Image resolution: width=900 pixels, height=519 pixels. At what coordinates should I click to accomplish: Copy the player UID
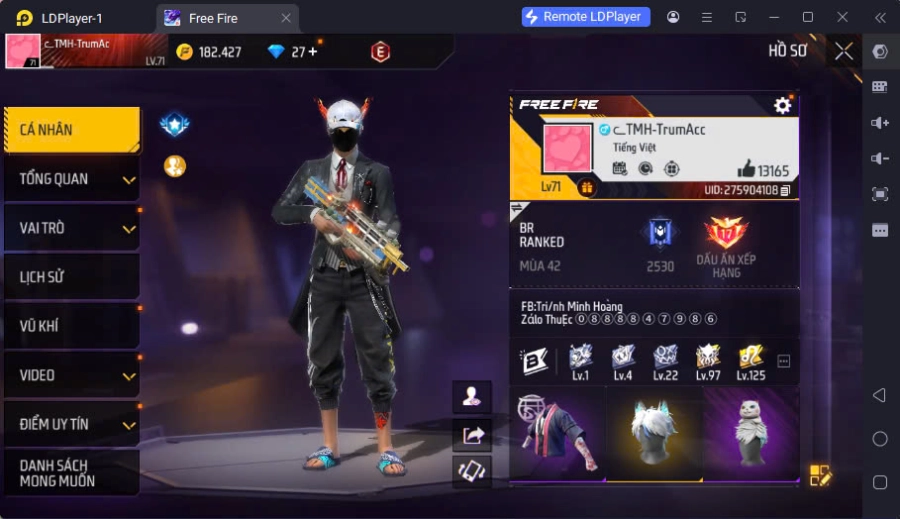point(786,190)
